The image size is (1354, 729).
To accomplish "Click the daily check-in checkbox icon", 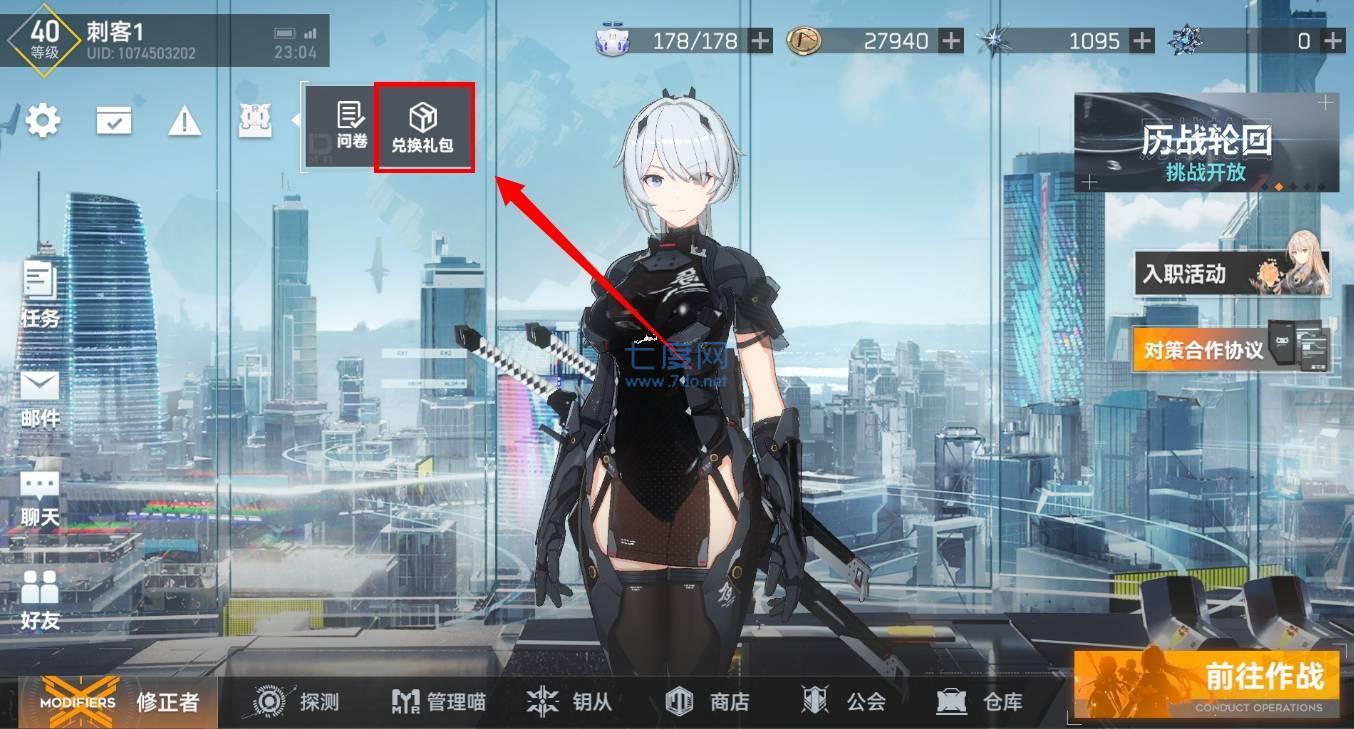I will click(x=113, y=121).
